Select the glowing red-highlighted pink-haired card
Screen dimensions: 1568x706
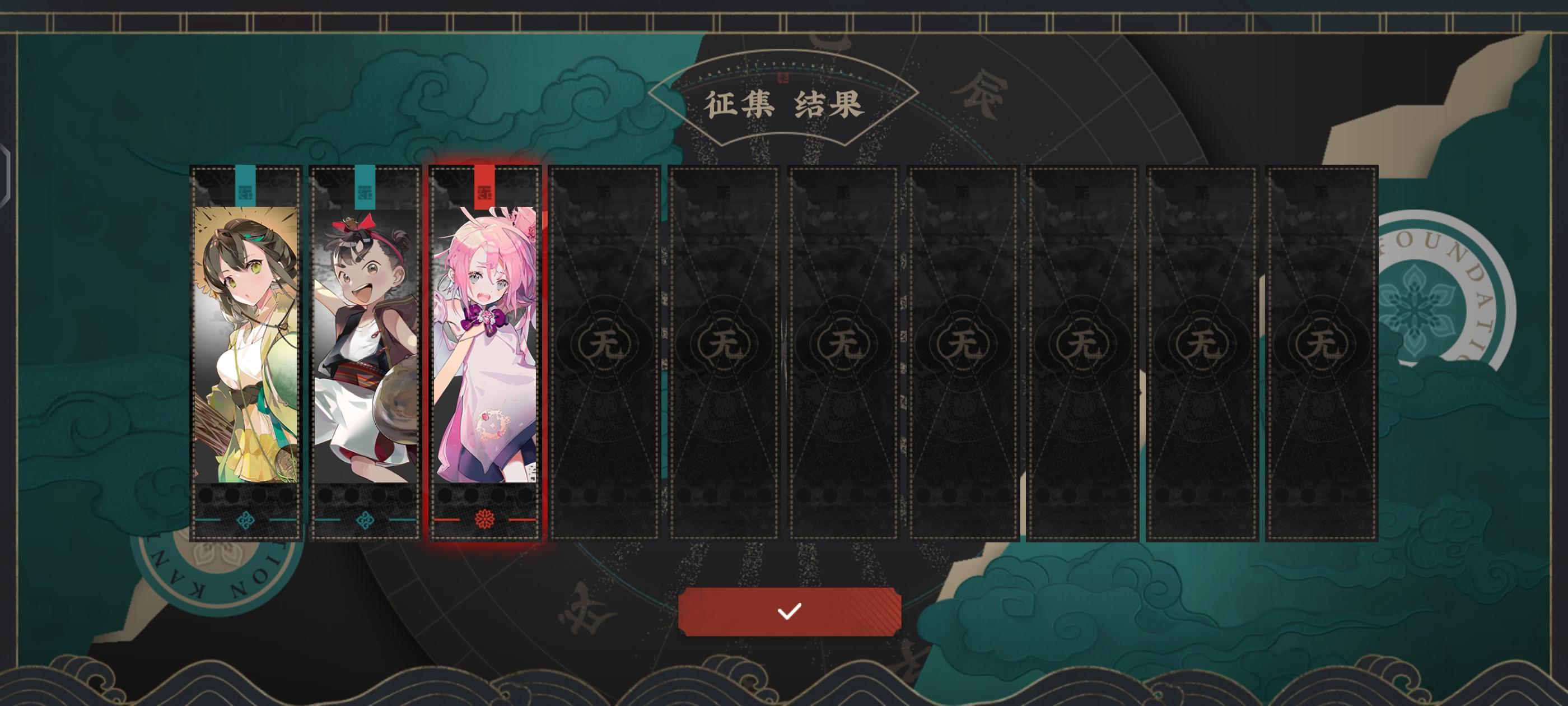tap(484, 347)
